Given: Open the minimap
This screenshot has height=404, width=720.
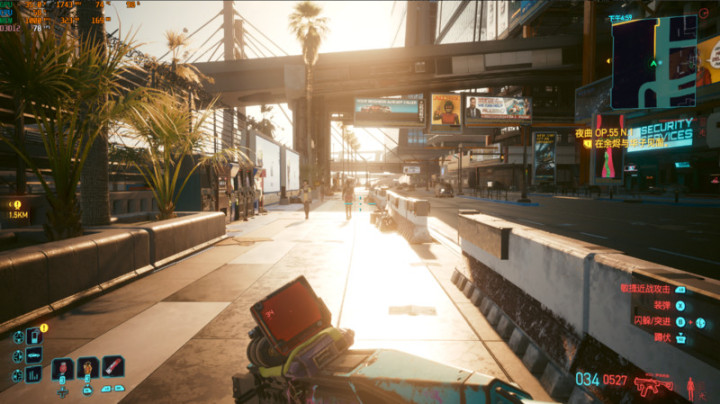Looking at the screenshot, I should coord(653,62).
